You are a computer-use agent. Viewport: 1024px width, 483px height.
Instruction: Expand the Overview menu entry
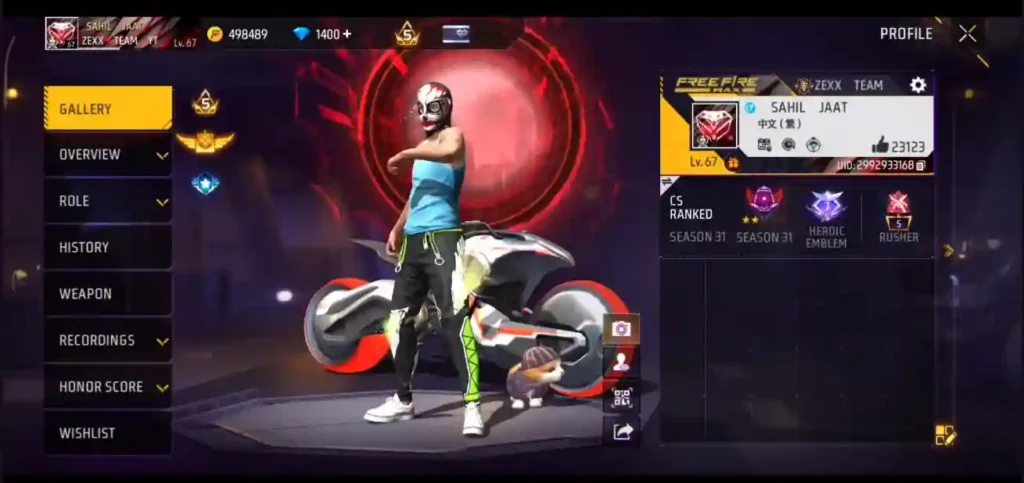tap(107, 155)
